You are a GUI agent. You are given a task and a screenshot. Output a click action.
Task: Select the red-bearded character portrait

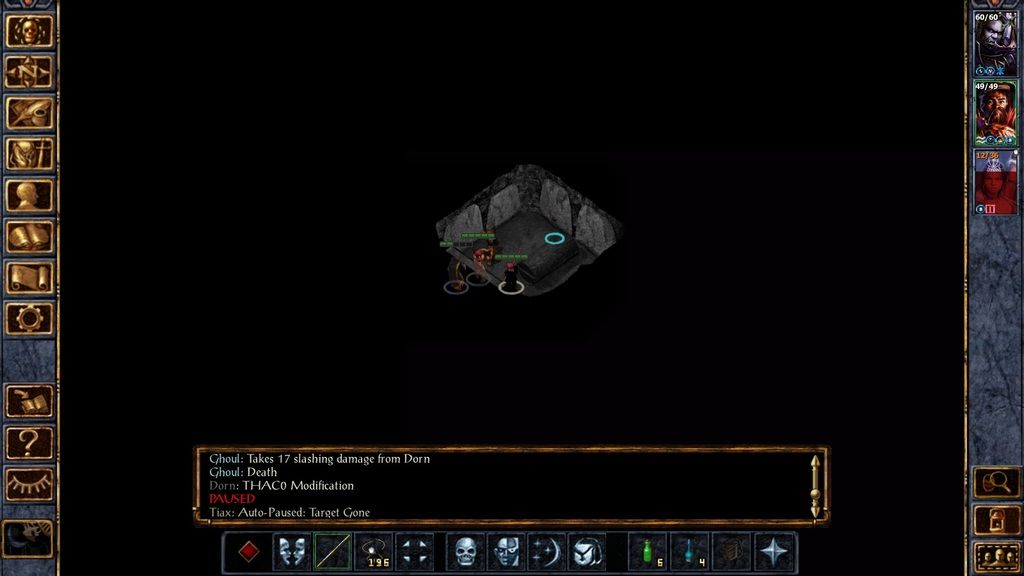click(x=995, y=112)
